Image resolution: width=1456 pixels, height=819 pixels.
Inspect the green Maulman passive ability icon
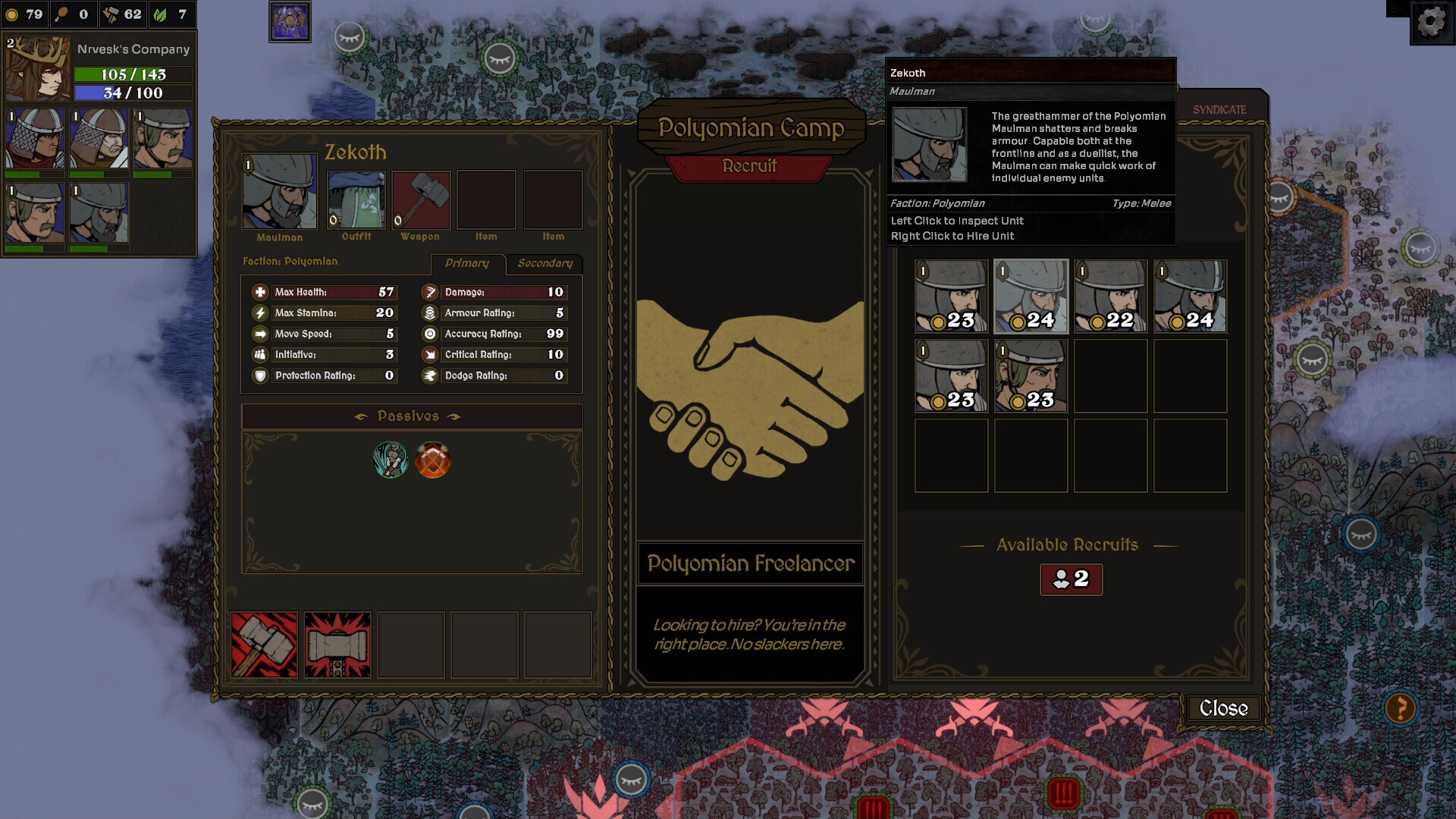click(x=390, y=458)
